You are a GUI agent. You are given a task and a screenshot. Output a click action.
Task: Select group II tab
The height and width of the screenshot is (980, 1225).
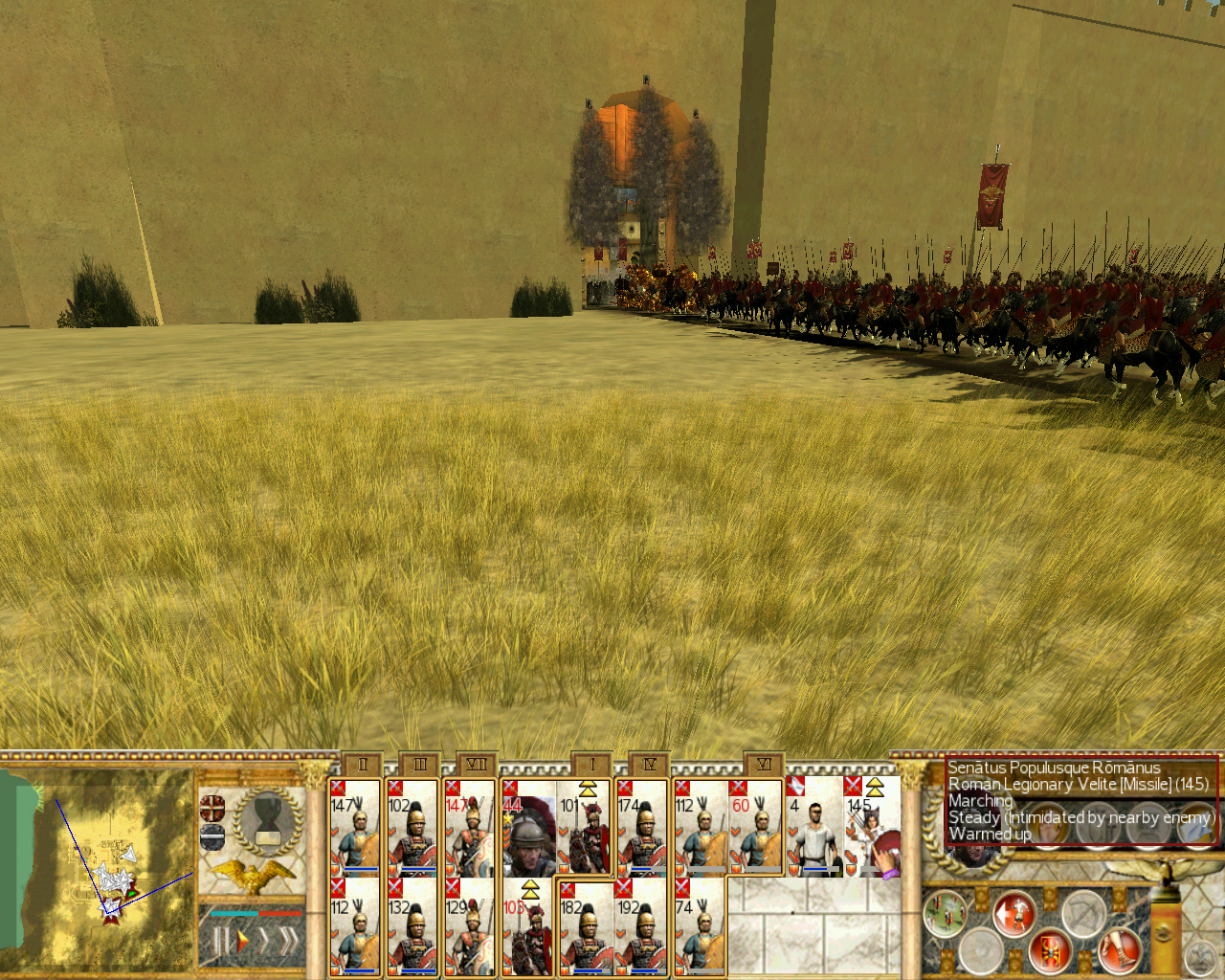click(362, 765)
